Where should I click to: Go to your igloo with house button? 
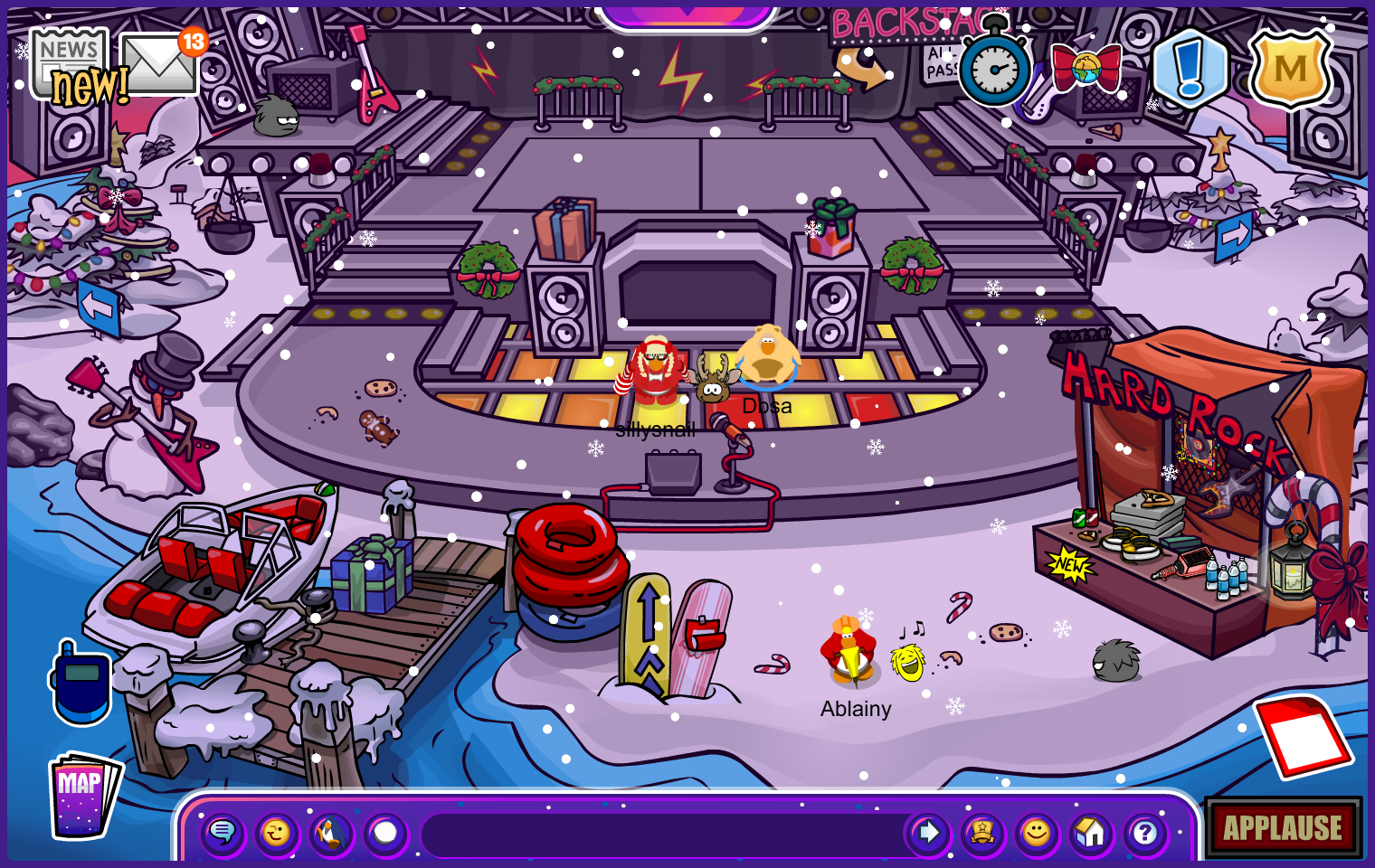[1091, 833]
